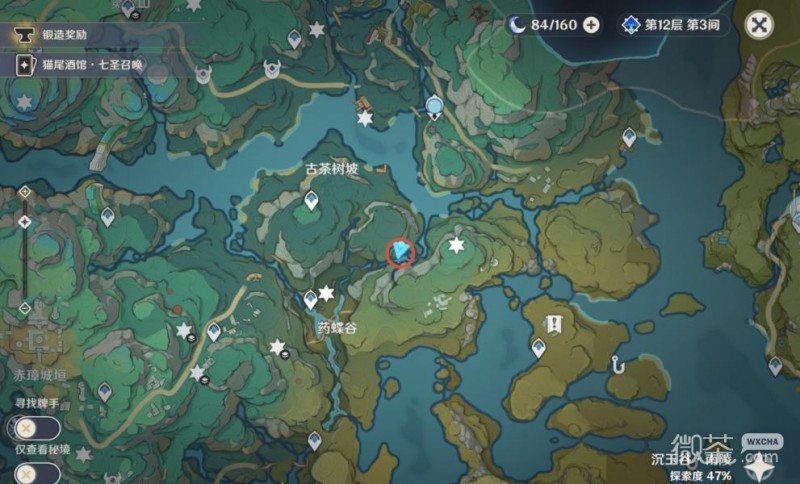Close the map with the X button
Viewport: 800px width, 484px height.
point(761,25)
